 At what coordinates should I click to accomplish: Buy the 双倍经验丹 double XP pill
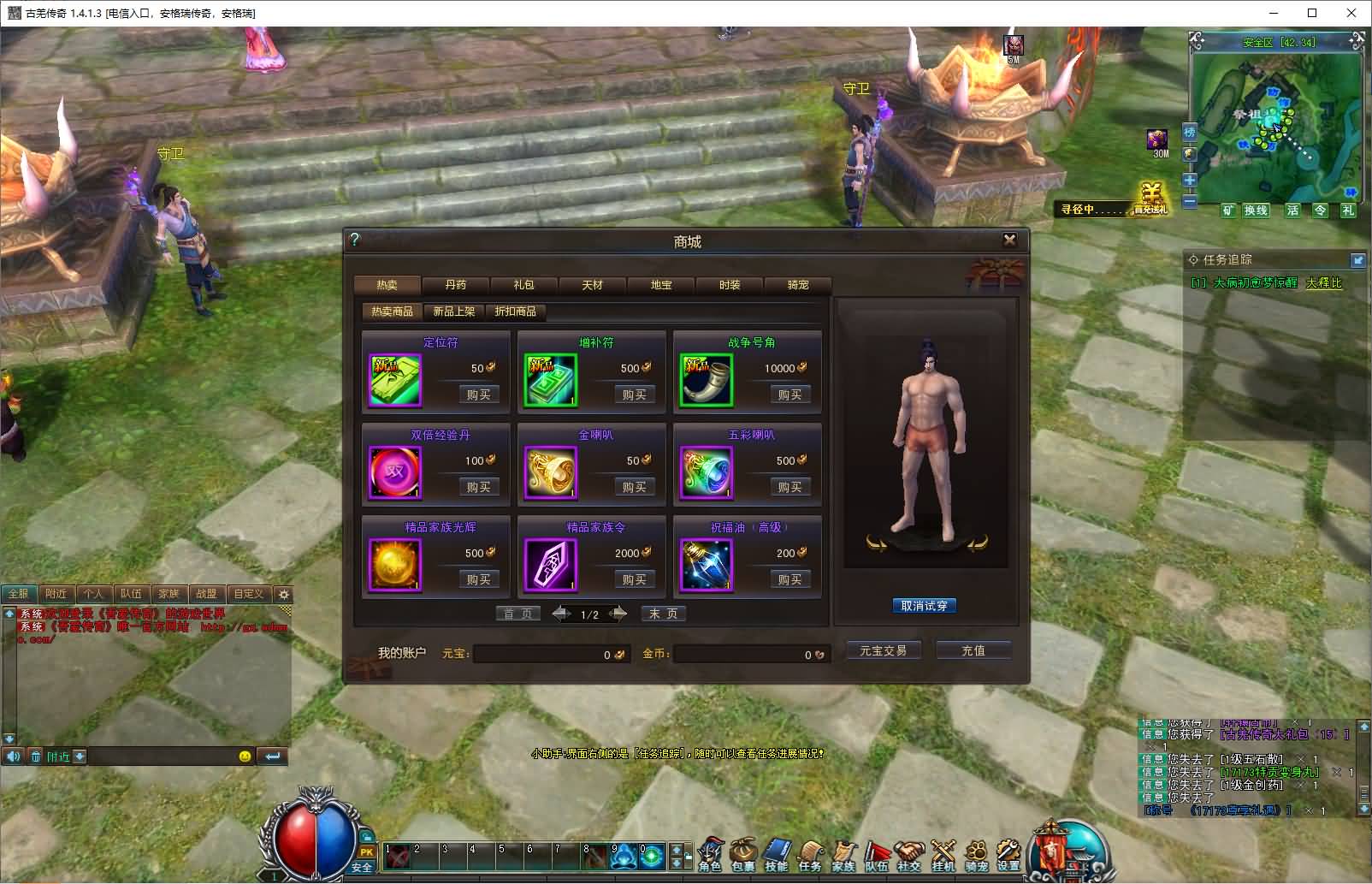tap(478, 487)
